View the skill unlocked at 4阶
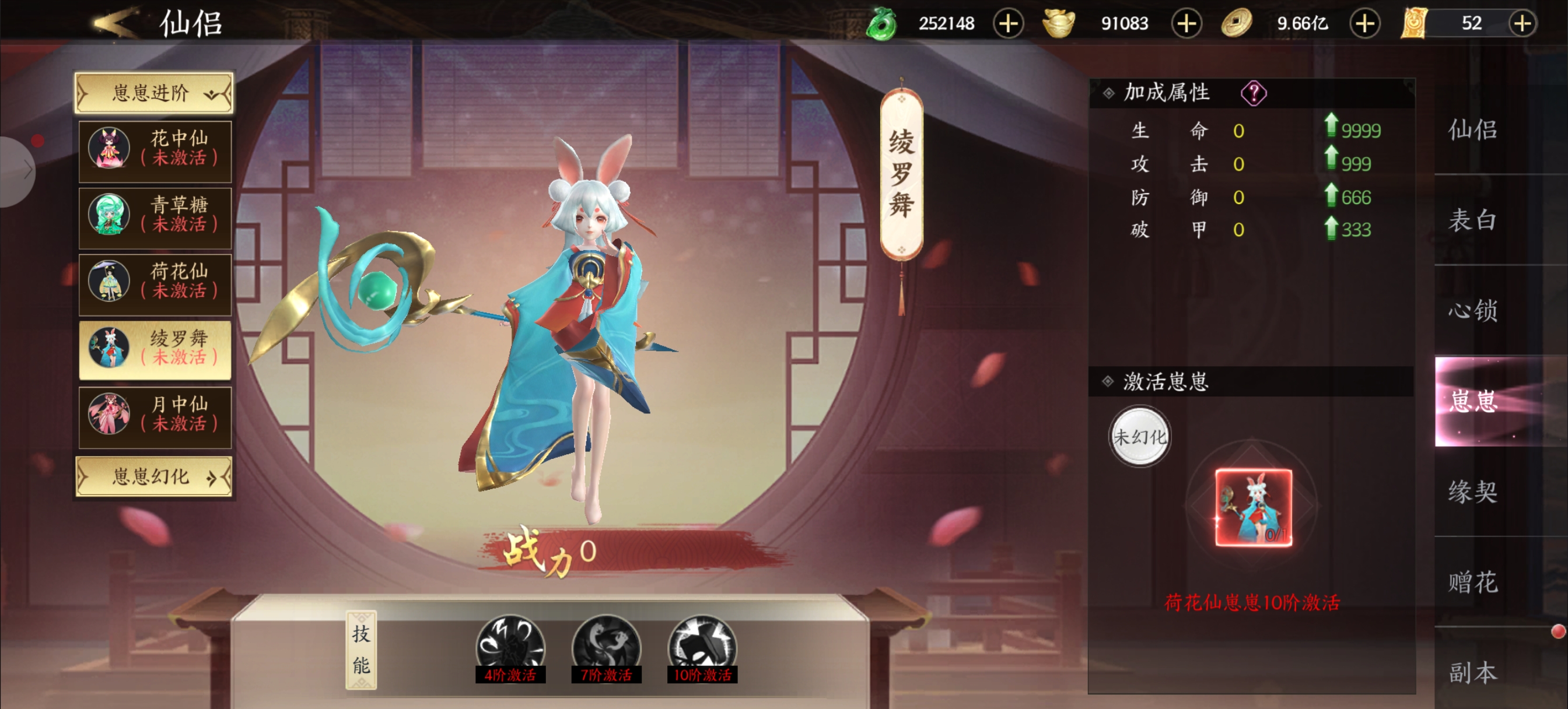The width and height of the screenshot is (1568, 709). [510, 648]
